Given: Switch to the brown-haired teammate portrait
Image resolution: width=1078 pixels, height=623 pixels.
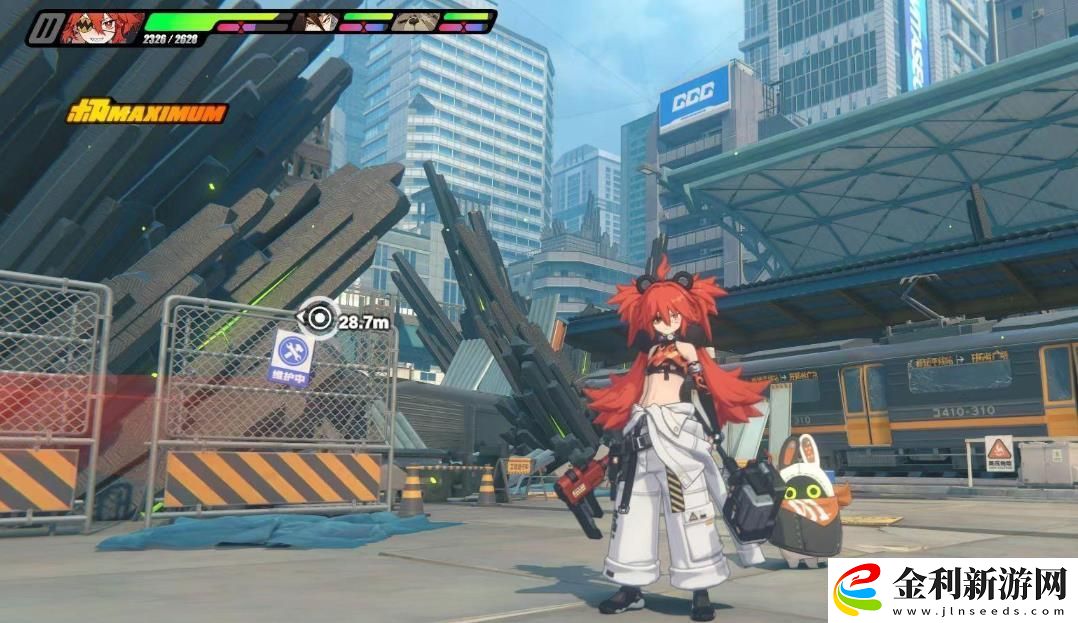Looking at the screenshot, I should tap(318, 21).
